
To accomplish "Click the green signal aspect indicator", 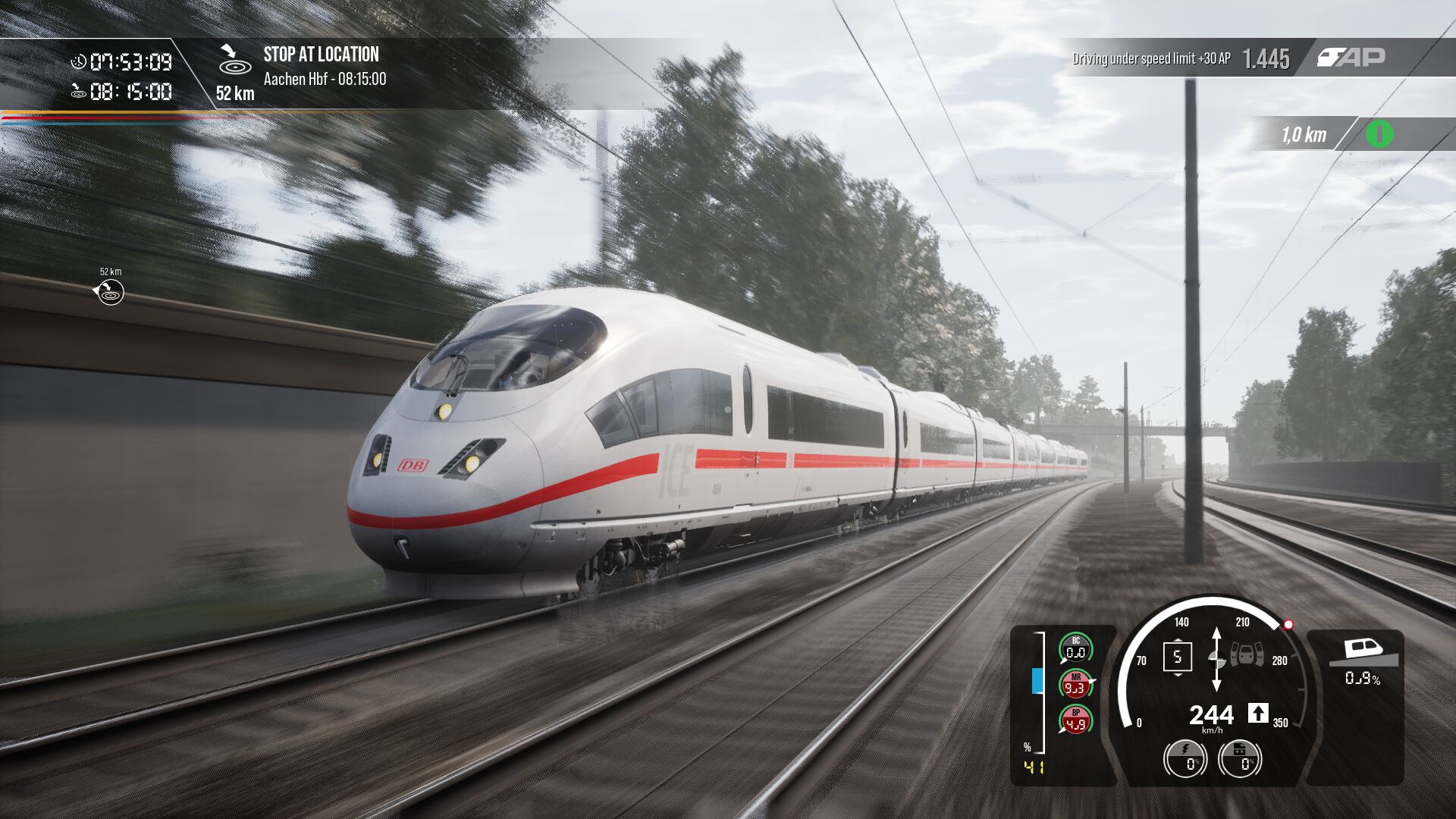I will (1379, 134).
